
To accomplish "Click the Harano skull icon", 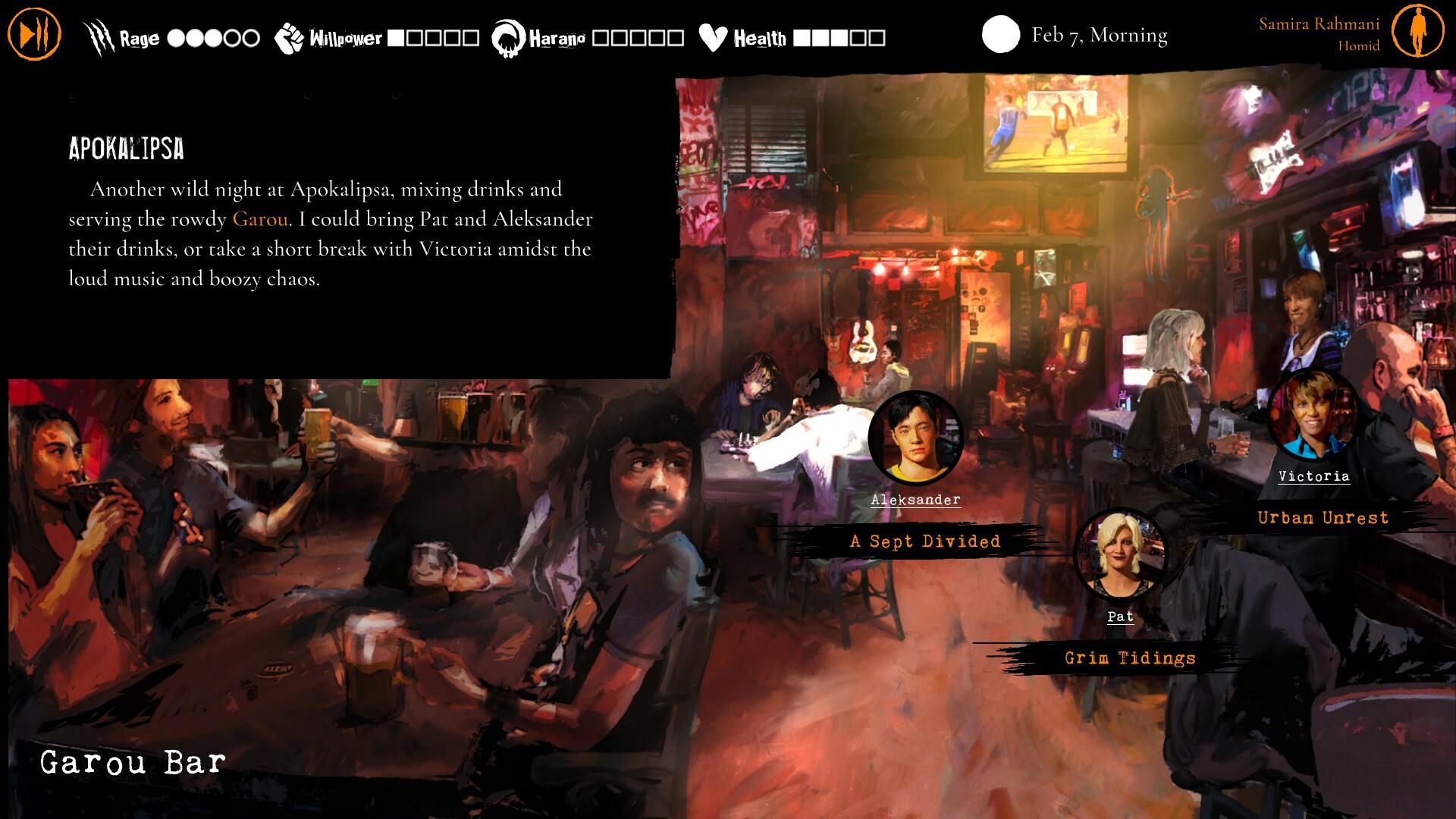I will point(507,35).
